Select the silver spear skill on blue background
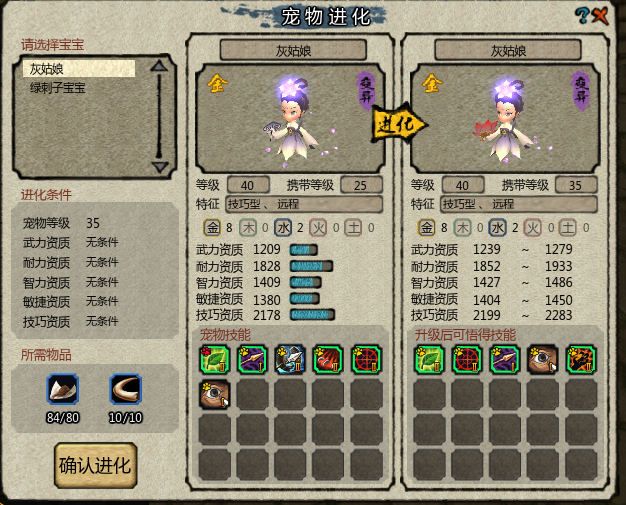 click(291, 360)
